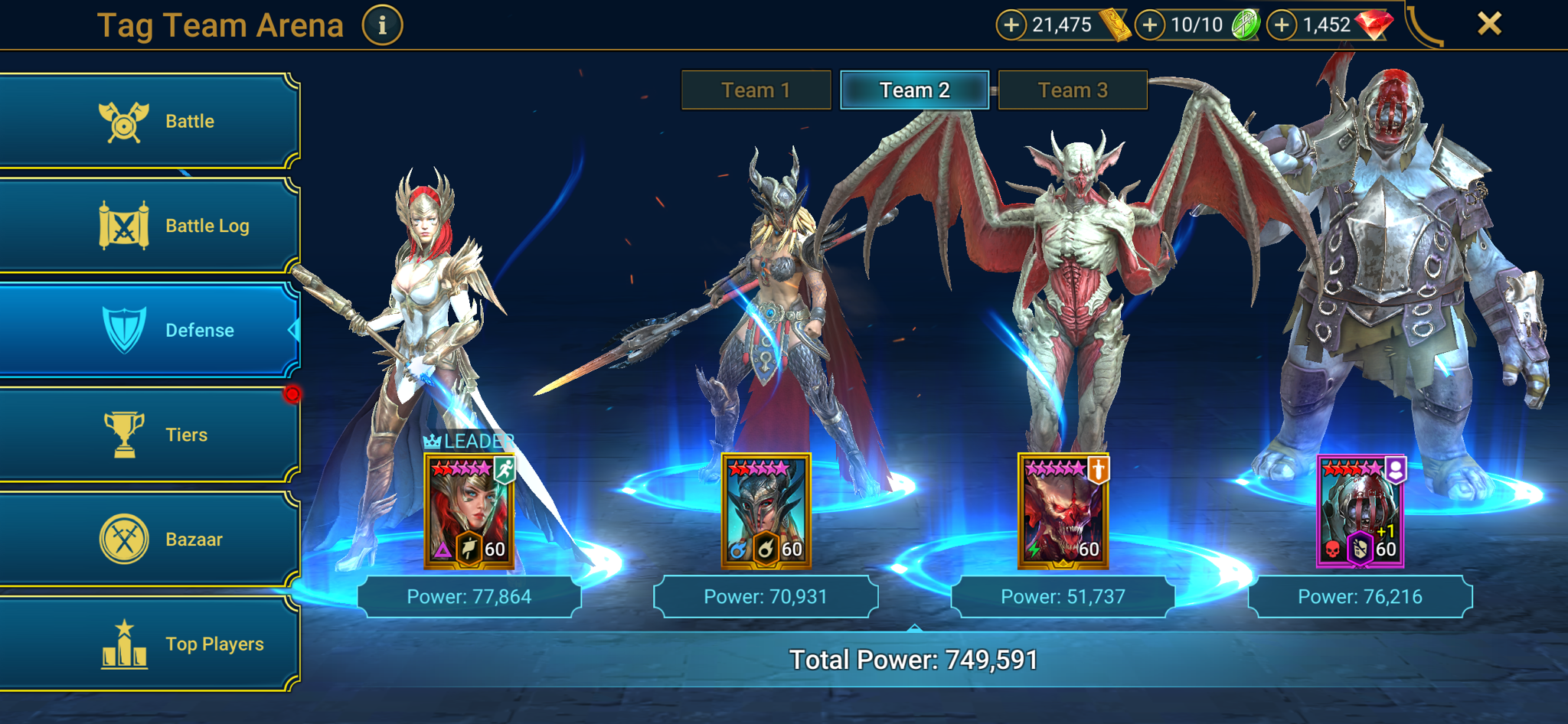Click the arena token counter showing 10/10

[1197, 24]
